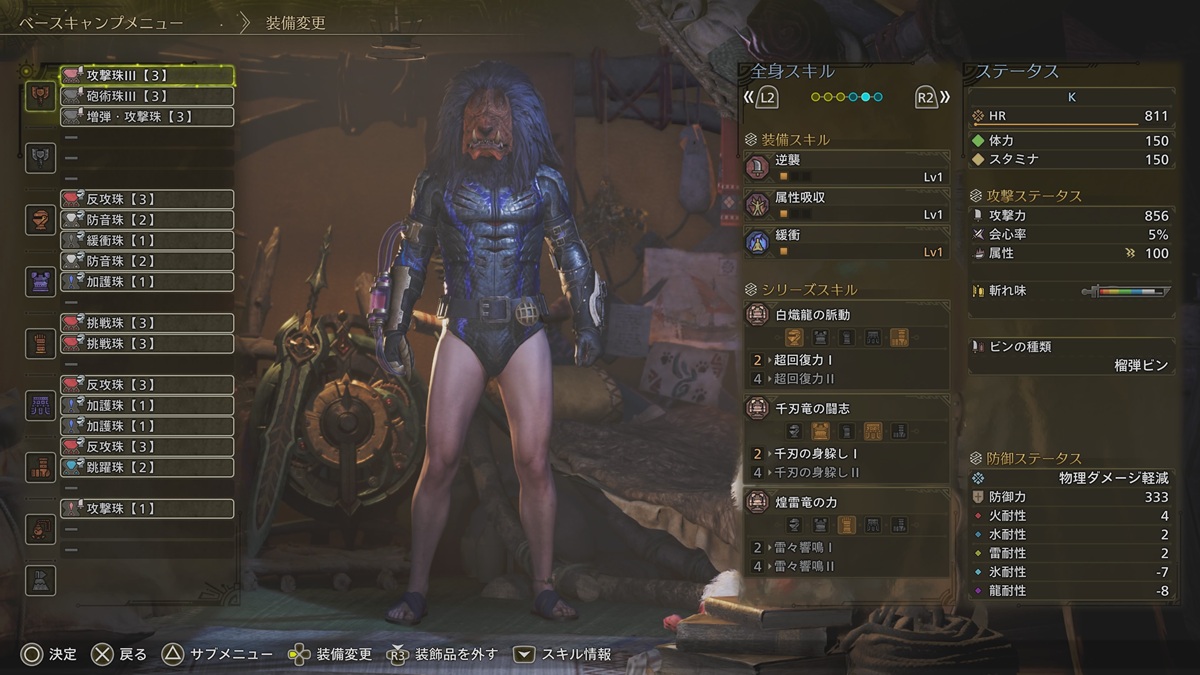This screenshot has width=1200, height=675.
Task: Show details for the 逆襲 skill
Action: (847, 167)
